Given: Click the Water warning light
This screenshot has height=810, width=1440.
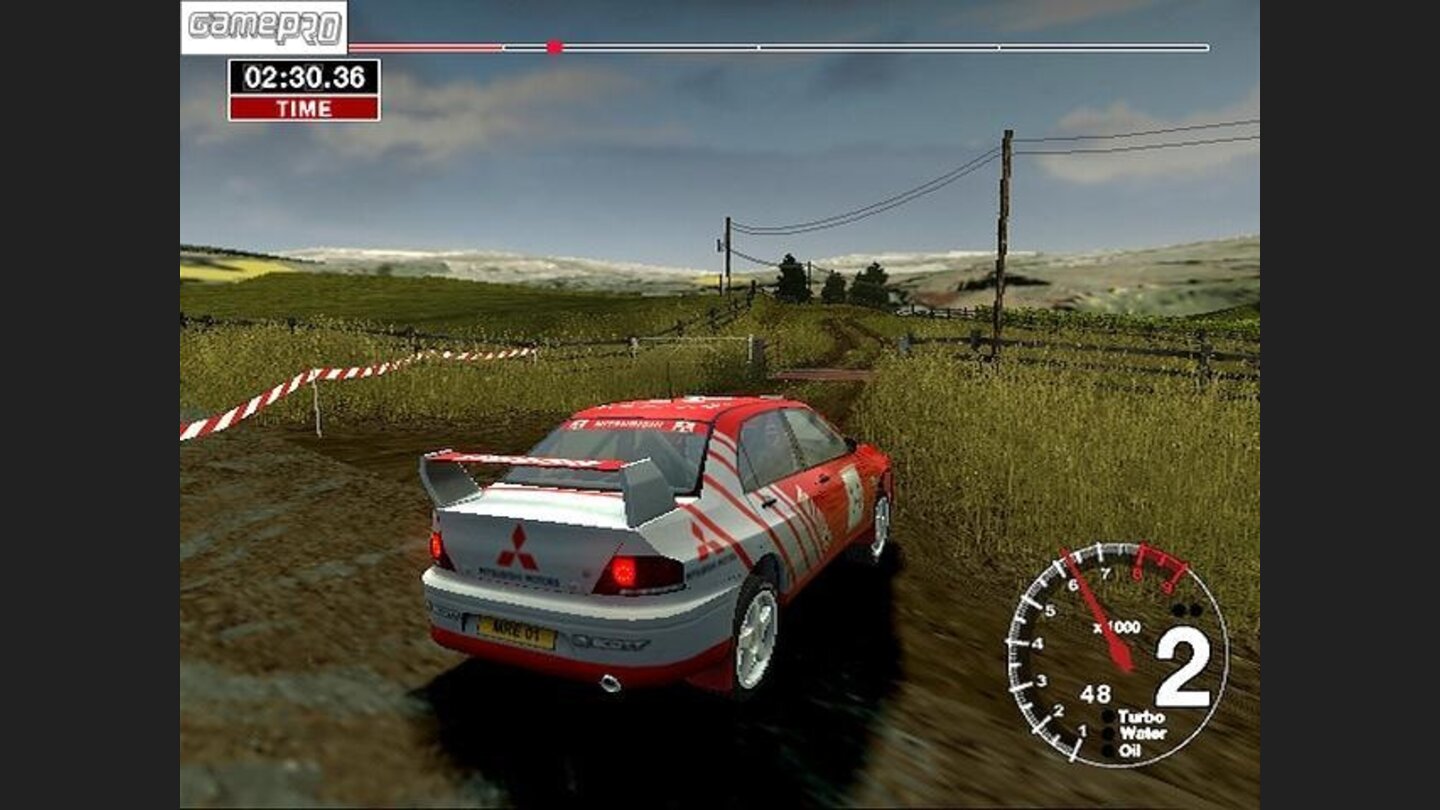Looking at the screenshot, I should coord(1108,734).
